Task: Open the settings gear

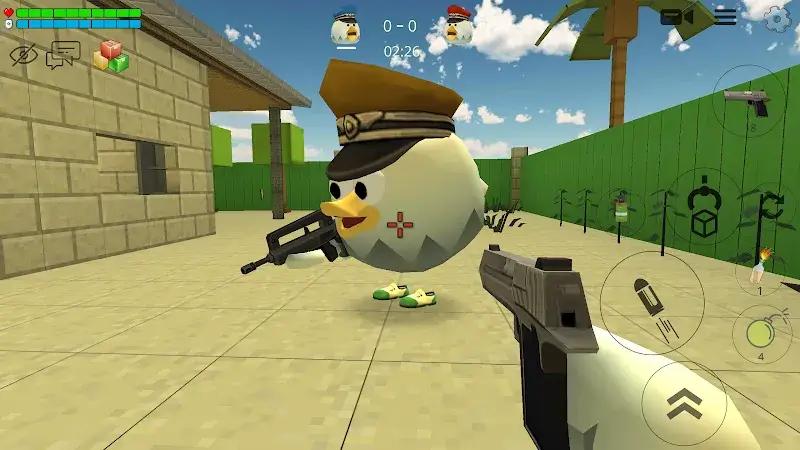Action: [x=777, y=17]
